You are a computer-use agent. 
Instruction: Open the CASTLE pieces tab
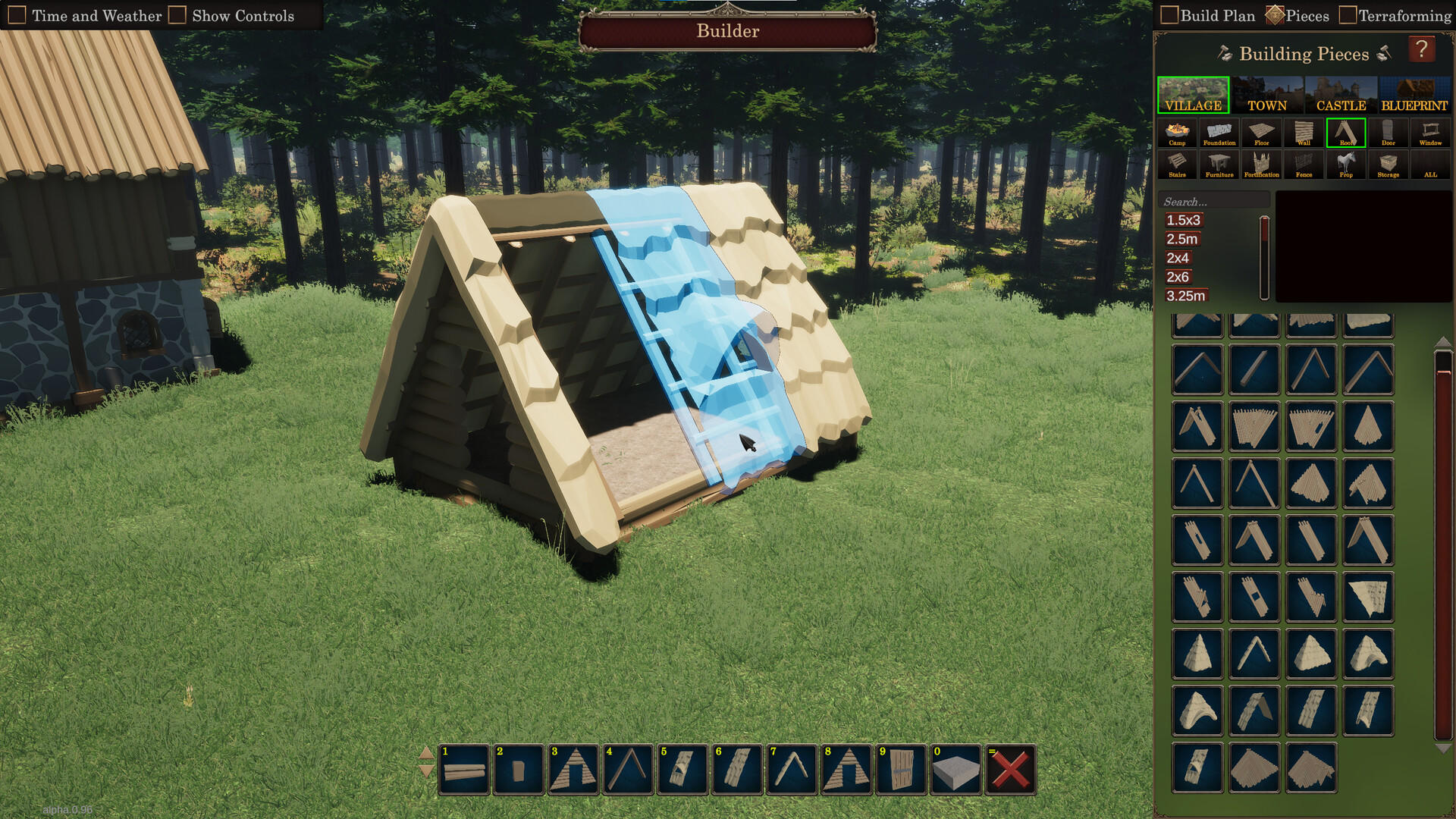1342,94
